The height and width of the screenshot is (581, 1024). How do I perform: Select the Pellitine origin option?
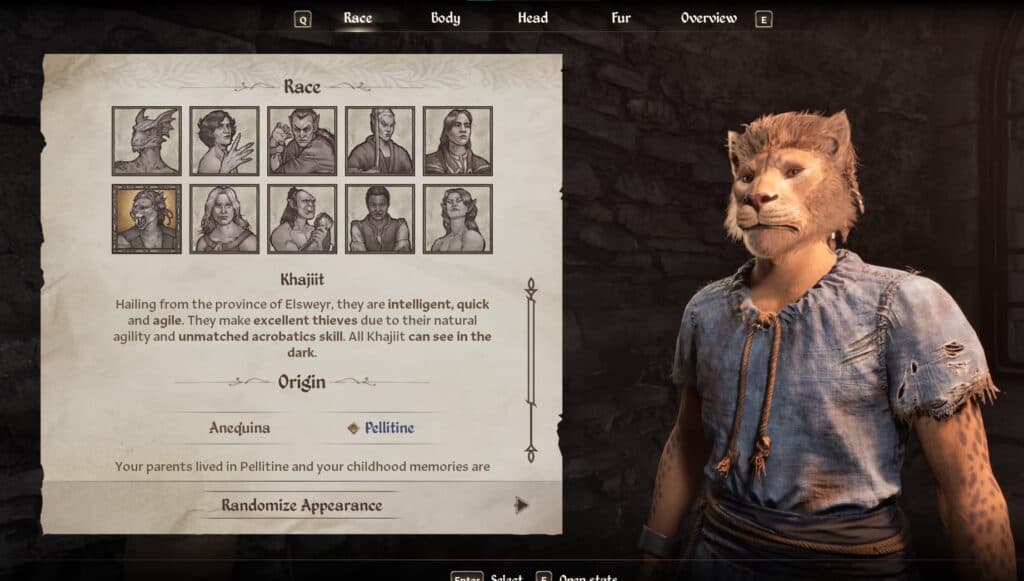click(388, 428)
